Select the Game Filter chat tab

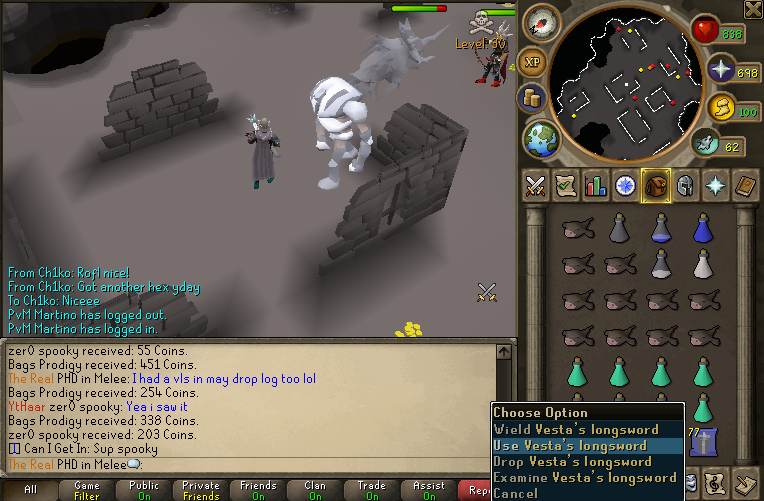pyautogui.click(x=87, y=490)
